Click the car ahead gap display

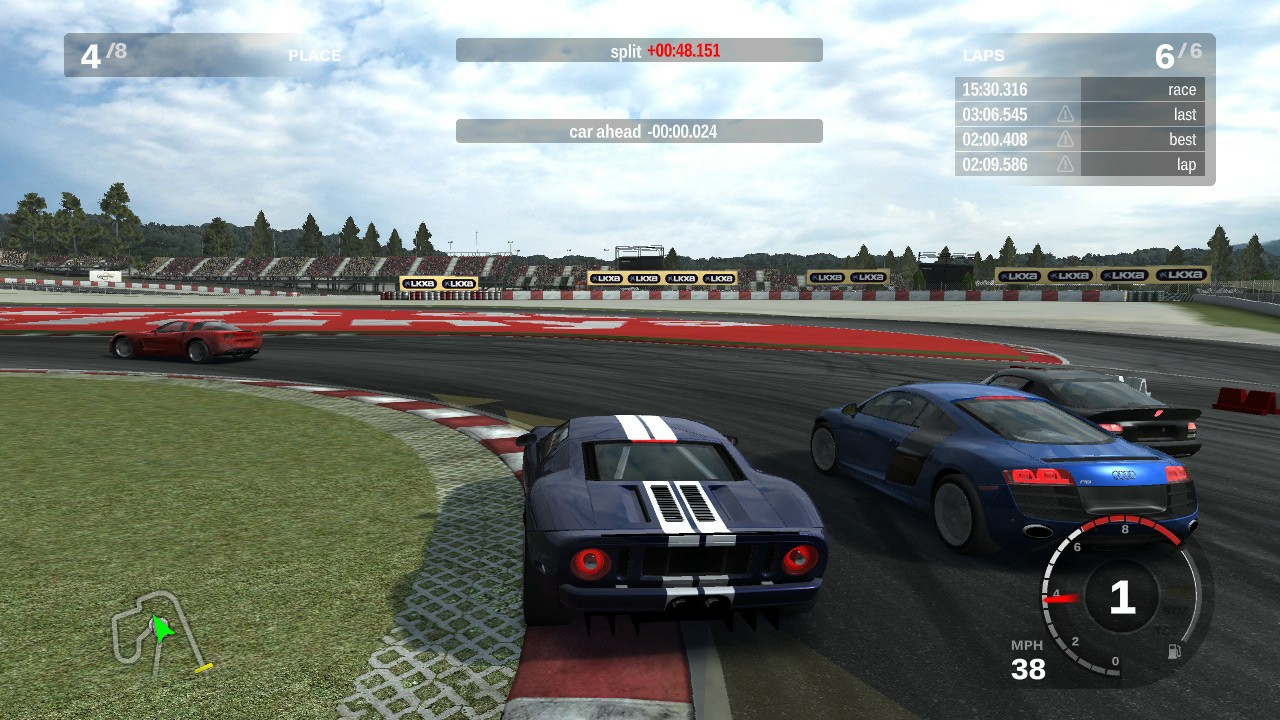(639, 131)
